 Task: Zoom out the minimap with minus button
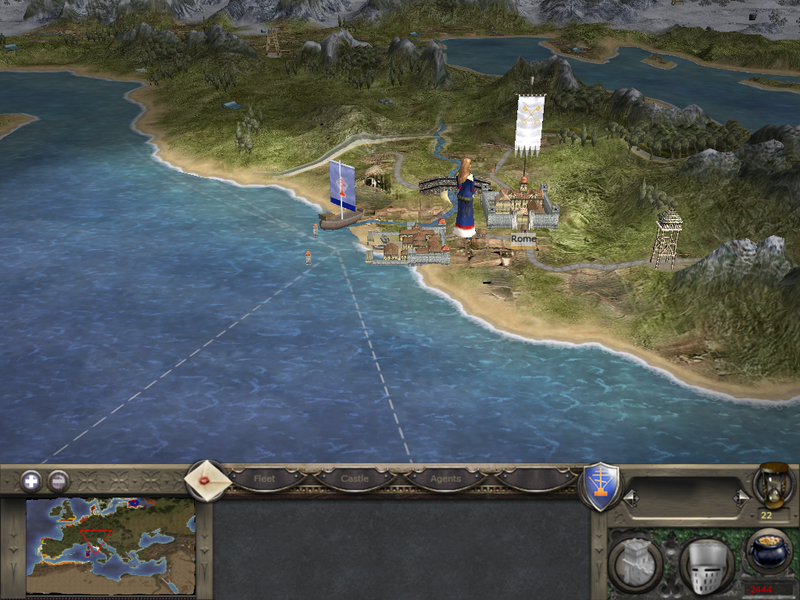point(59,480)
